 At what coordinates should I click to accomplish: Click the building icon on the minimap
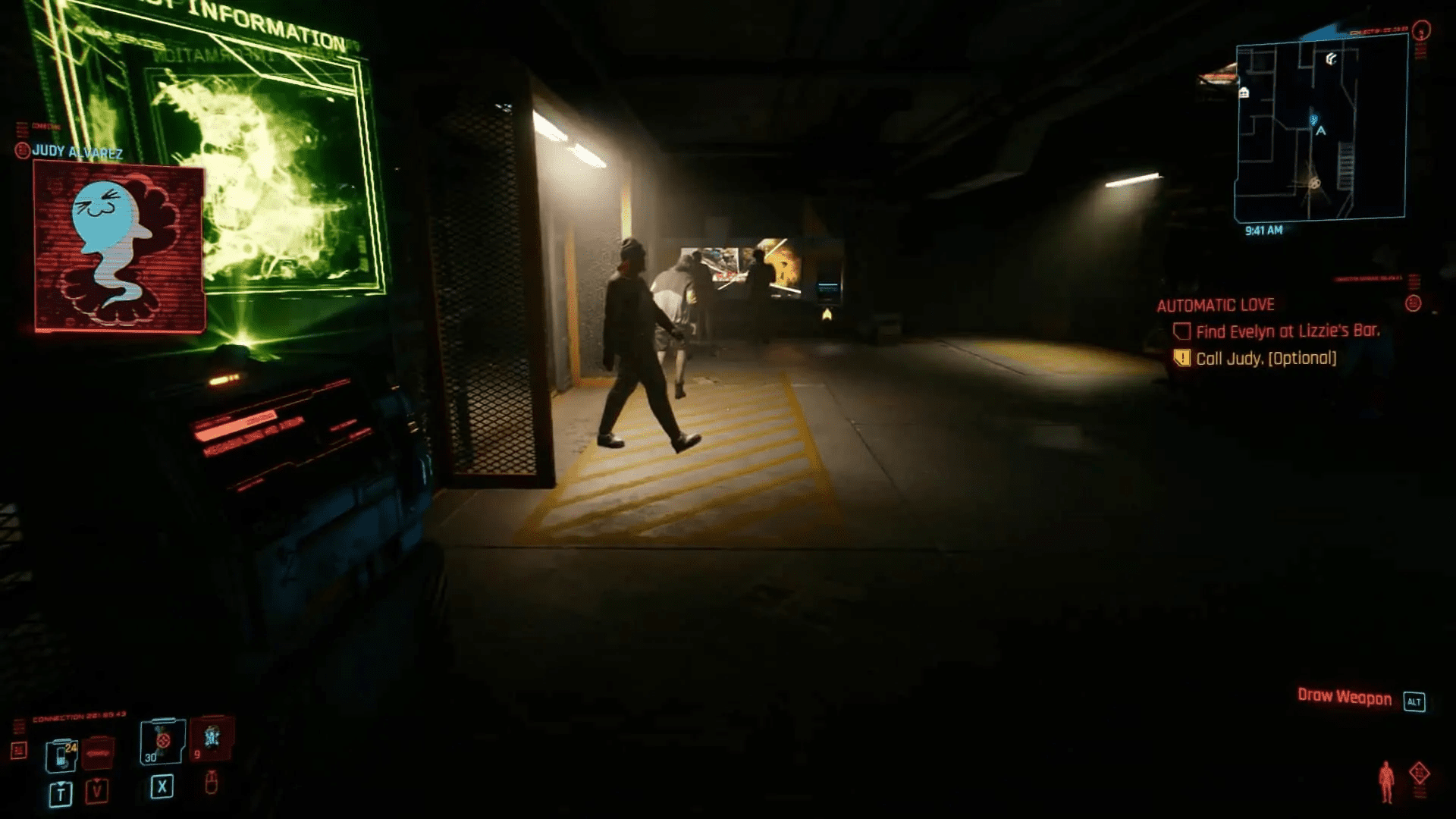click(x=1244, y=93)
